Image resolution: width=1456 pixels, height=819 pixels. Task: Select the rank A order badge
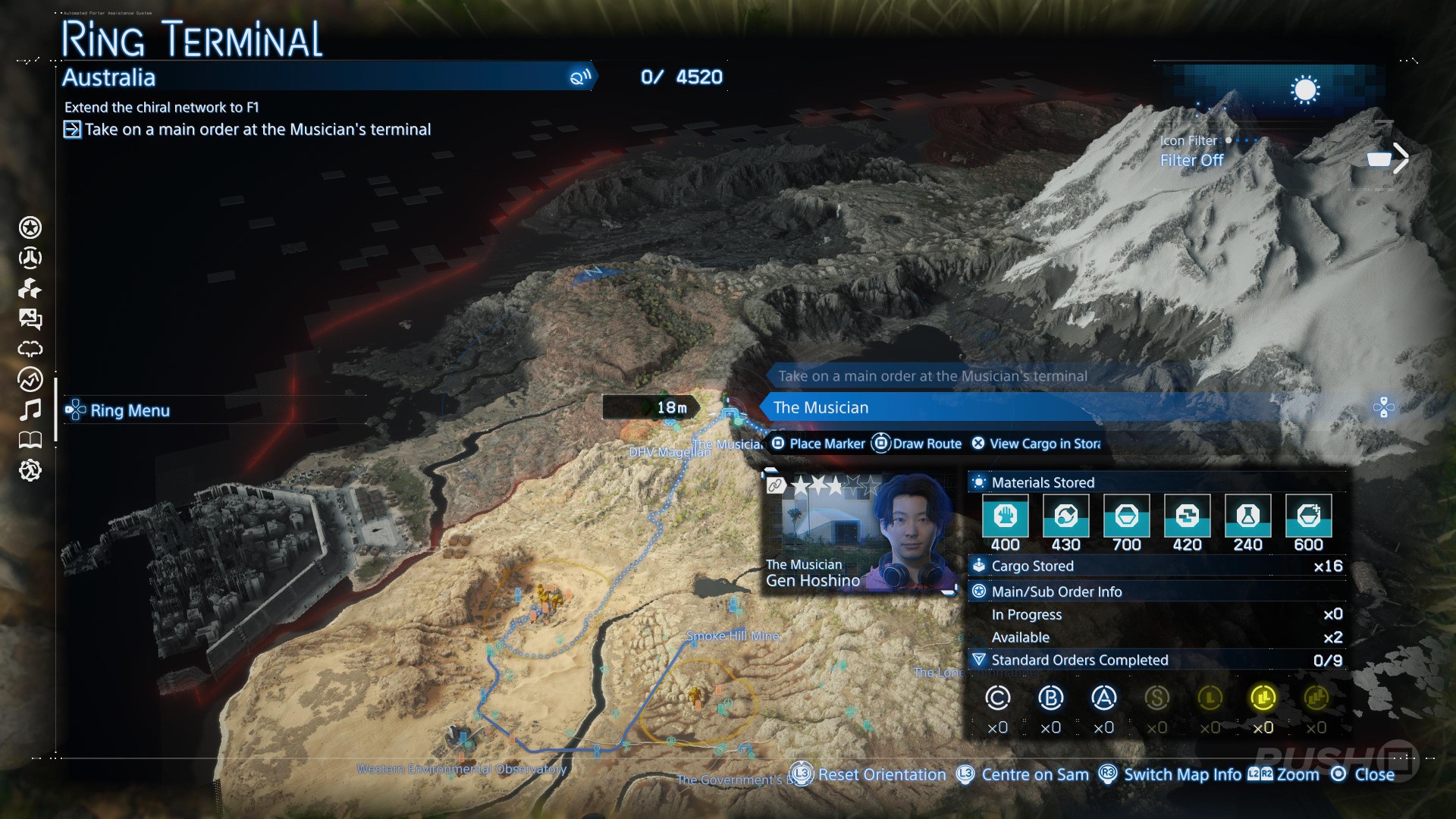coord(1103,698)
